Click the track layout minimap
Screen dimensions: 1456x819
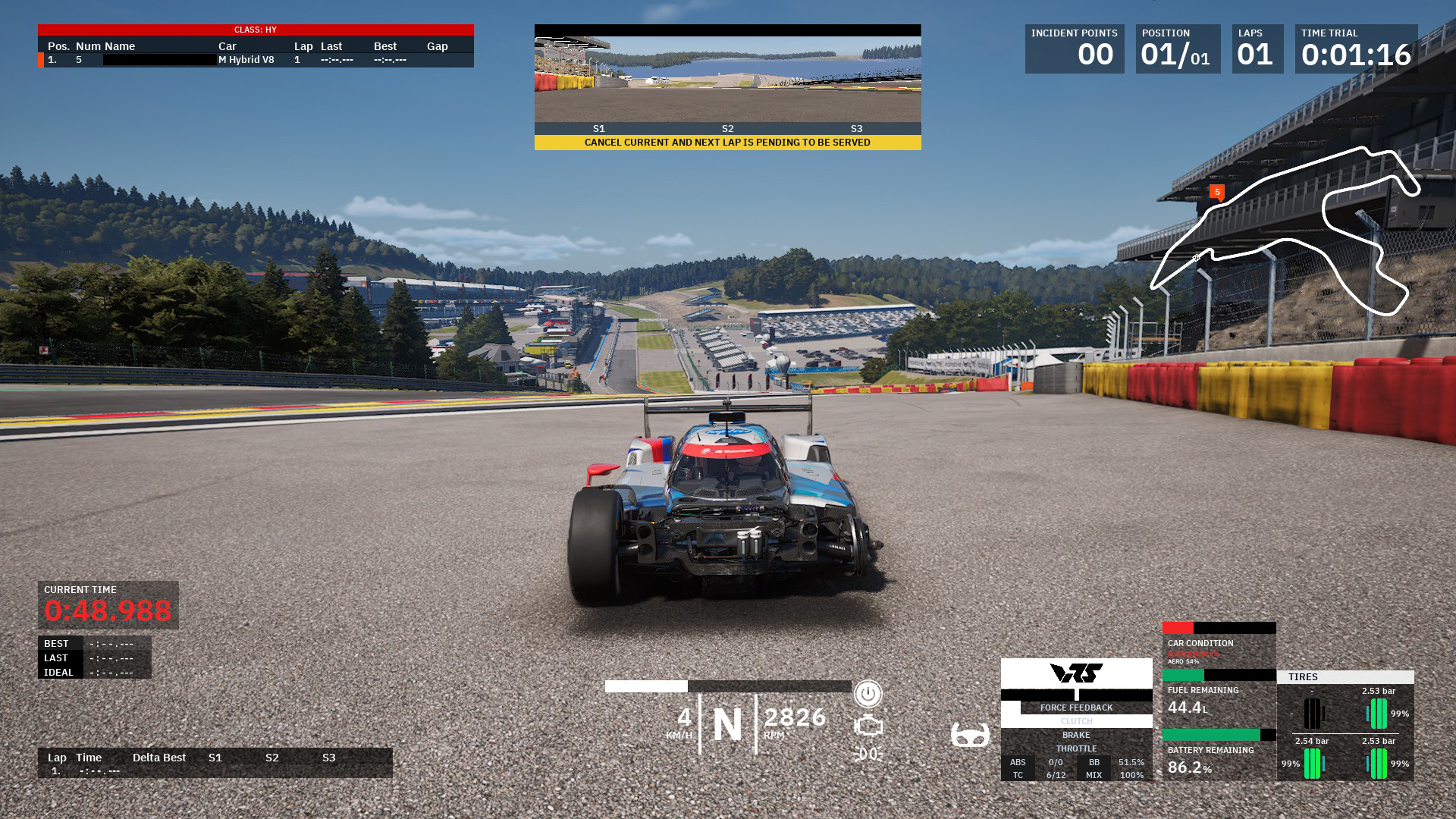click(1285, 231)
